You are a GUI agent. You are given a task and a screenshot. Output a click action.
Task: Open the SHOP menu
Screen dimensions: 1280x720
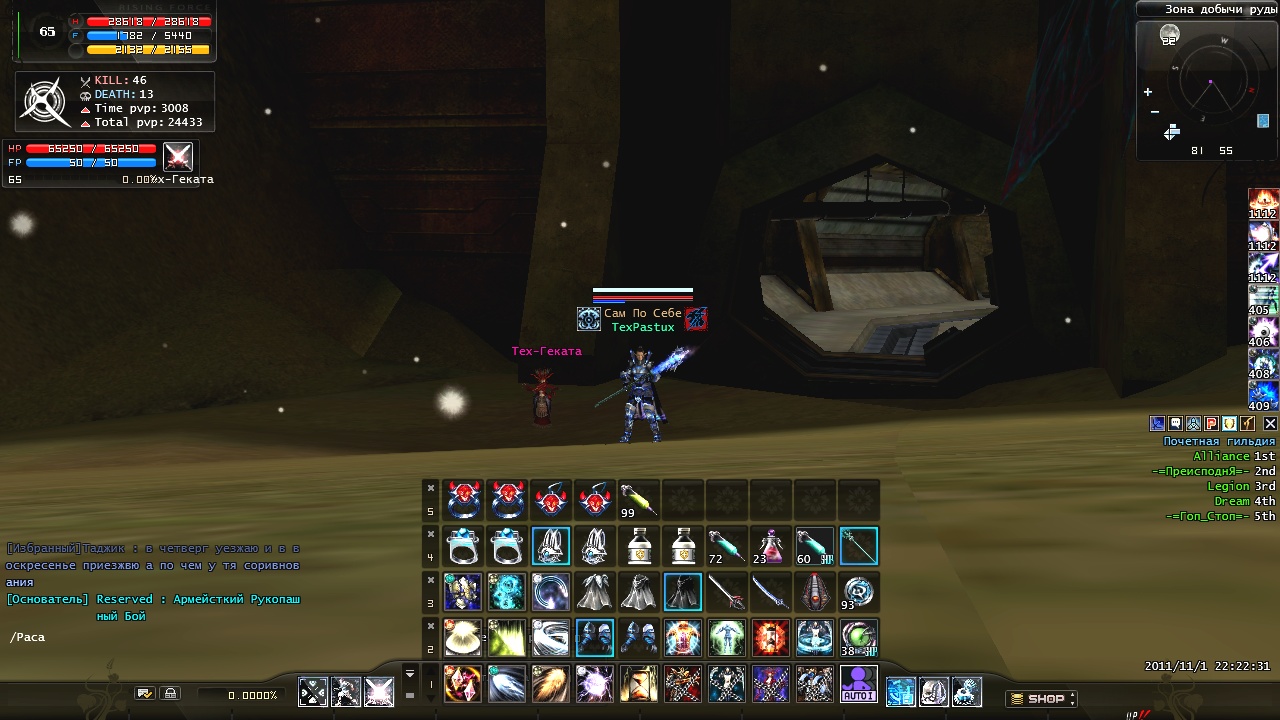click(1042, 699)
